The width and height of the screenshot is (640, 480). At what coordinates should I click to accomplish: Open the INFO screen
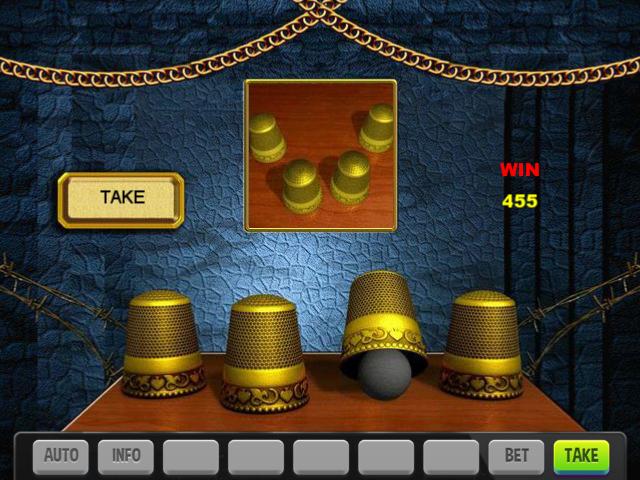click(x=126, y=456)
